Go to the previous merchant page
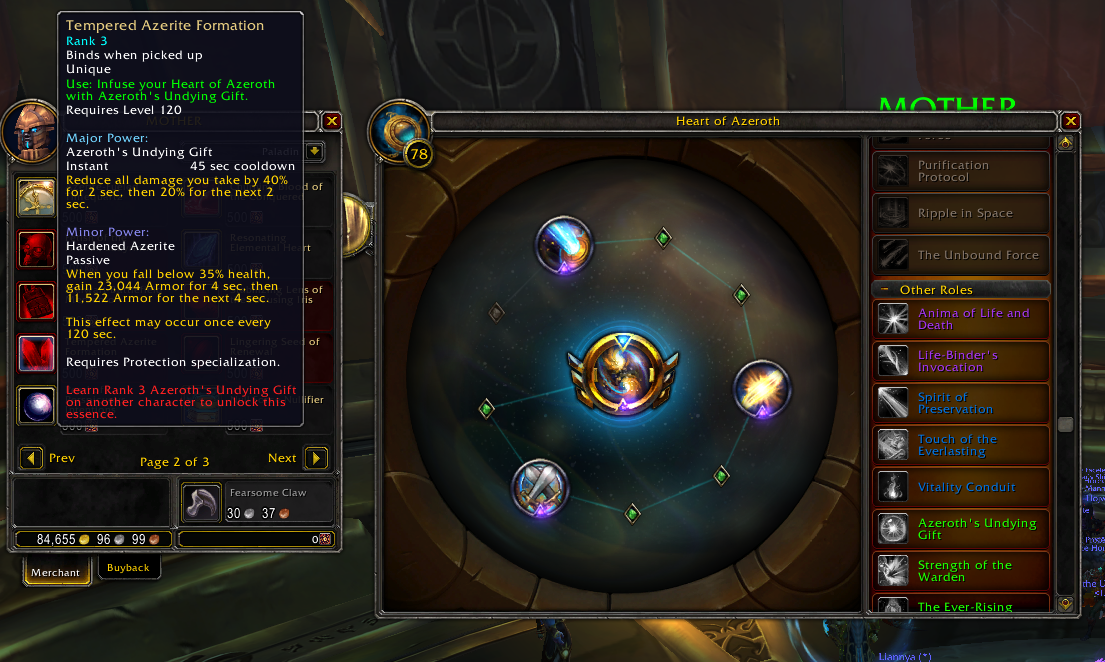The height and width of the screenshot is (662, 1105). pyautogui.click(x=32, y=458)
